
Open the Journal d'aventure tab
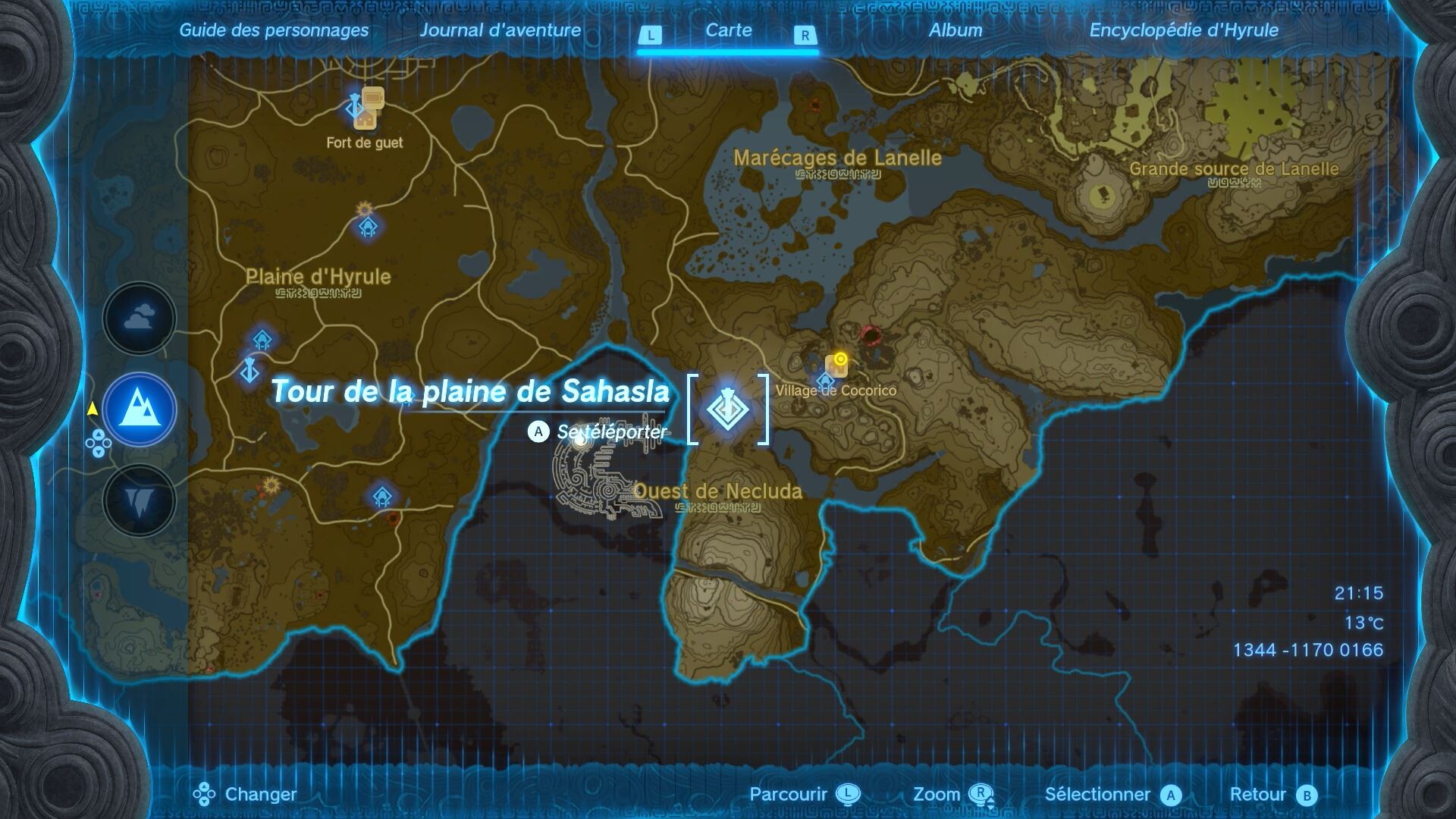[502, 31]
